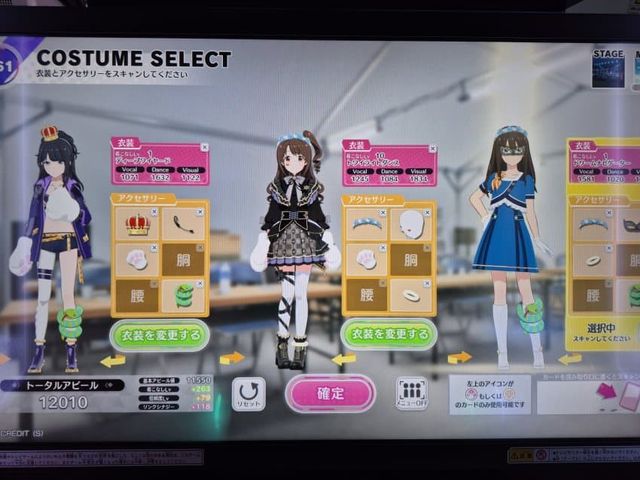Viewport: 640px width, 480px height.
Task: Select the empty 腰 slot in first panel
Action: (136, 295)
